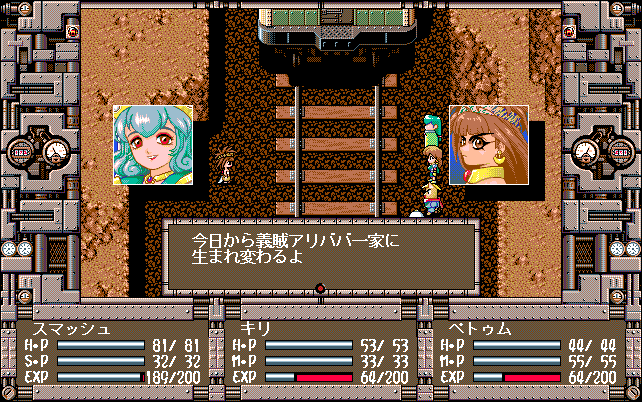Screen dimensions: 642x402
Task: Select the スマッシュ party status panel
Action: coord(113,353)
